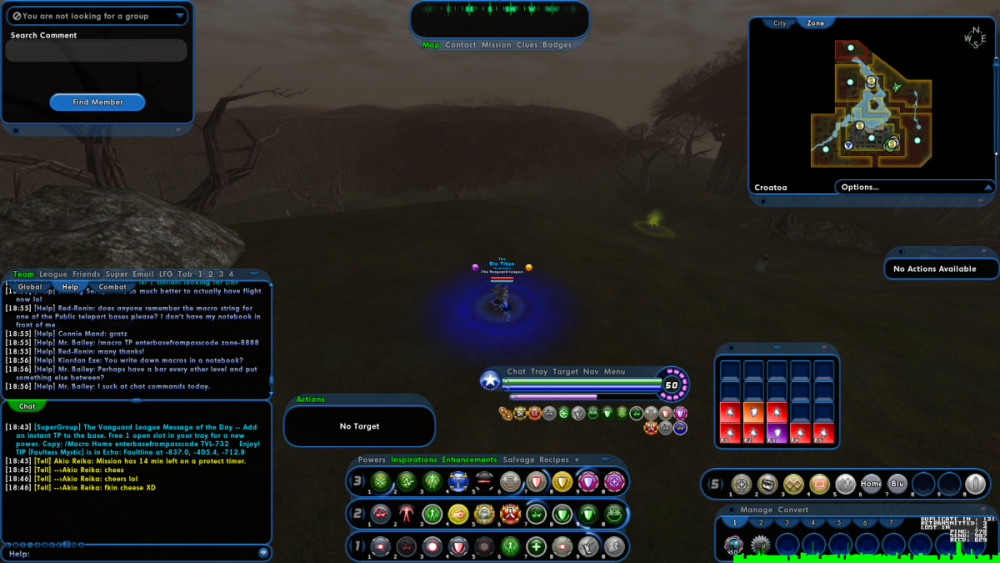Open the looking-for-group status dropdown
Image resolution: width=1000 pixels, height=563 pixels.
tap(97, 16)
